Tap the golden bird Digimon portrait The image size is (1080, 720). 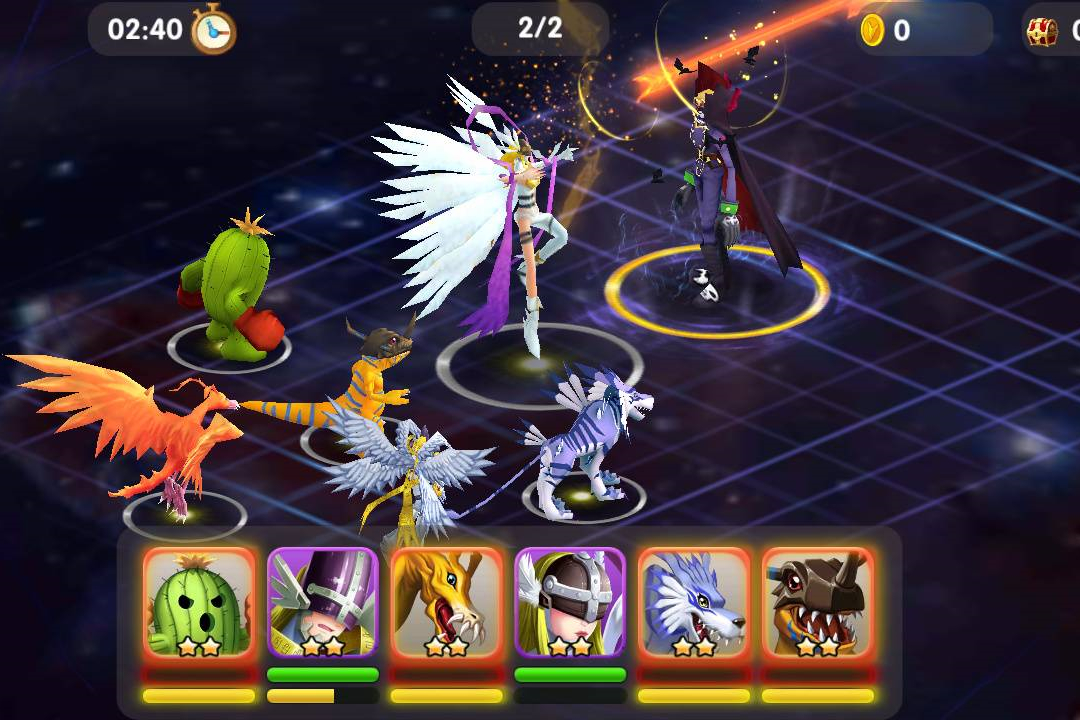(x=446, y=603)
